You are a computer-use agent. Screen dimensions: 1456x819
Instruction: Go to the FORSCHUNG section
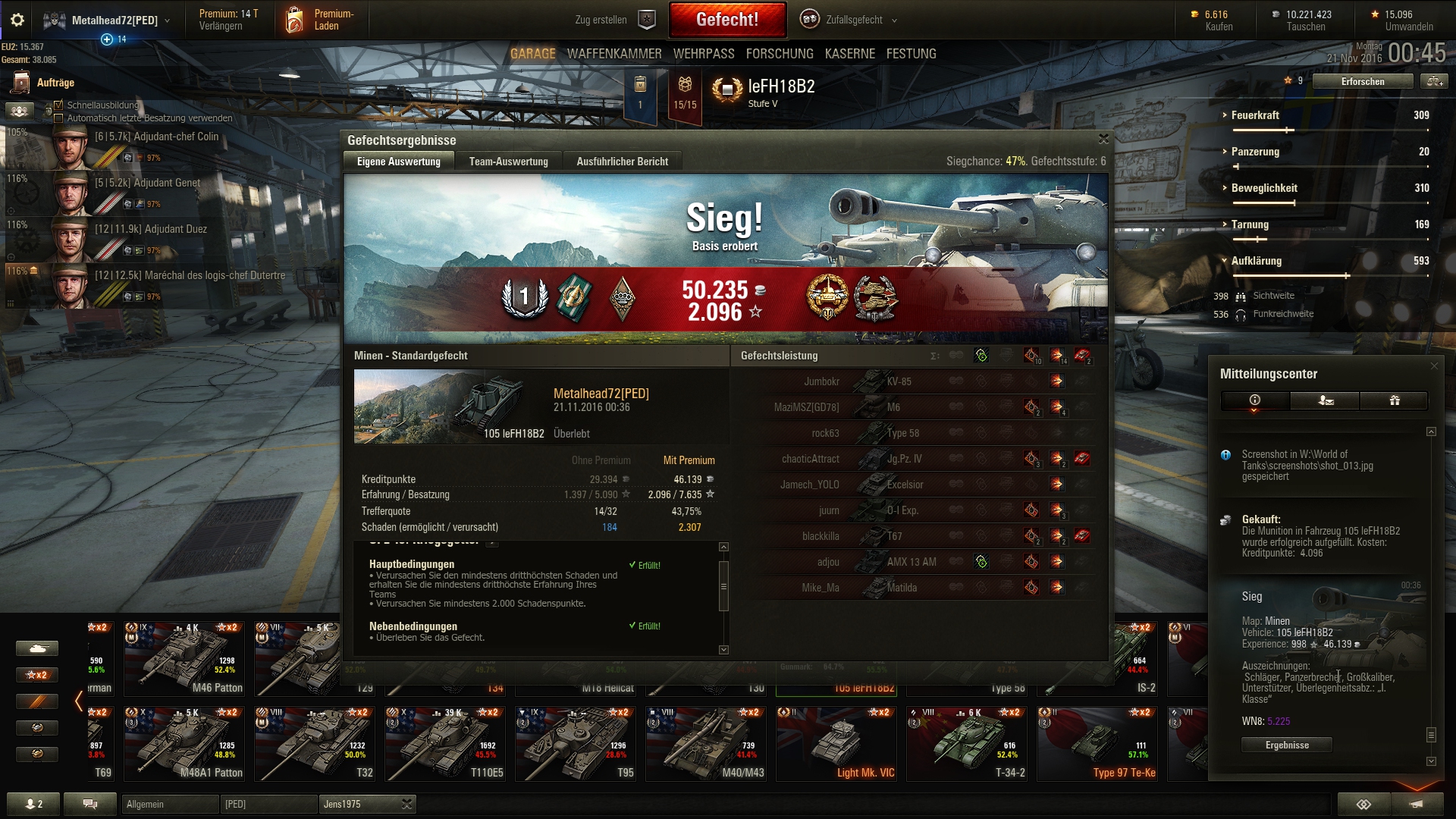779,54
